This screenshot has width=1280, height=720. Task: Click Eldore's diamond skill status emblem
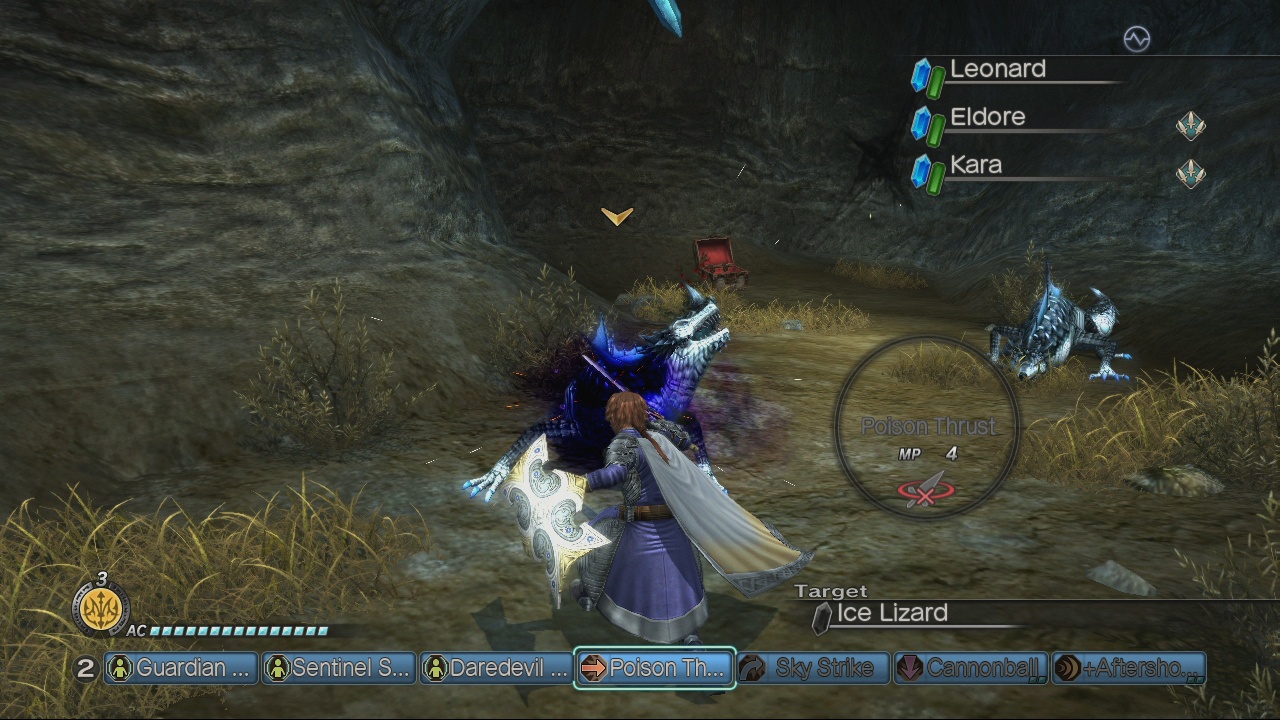pos(1189,127)
